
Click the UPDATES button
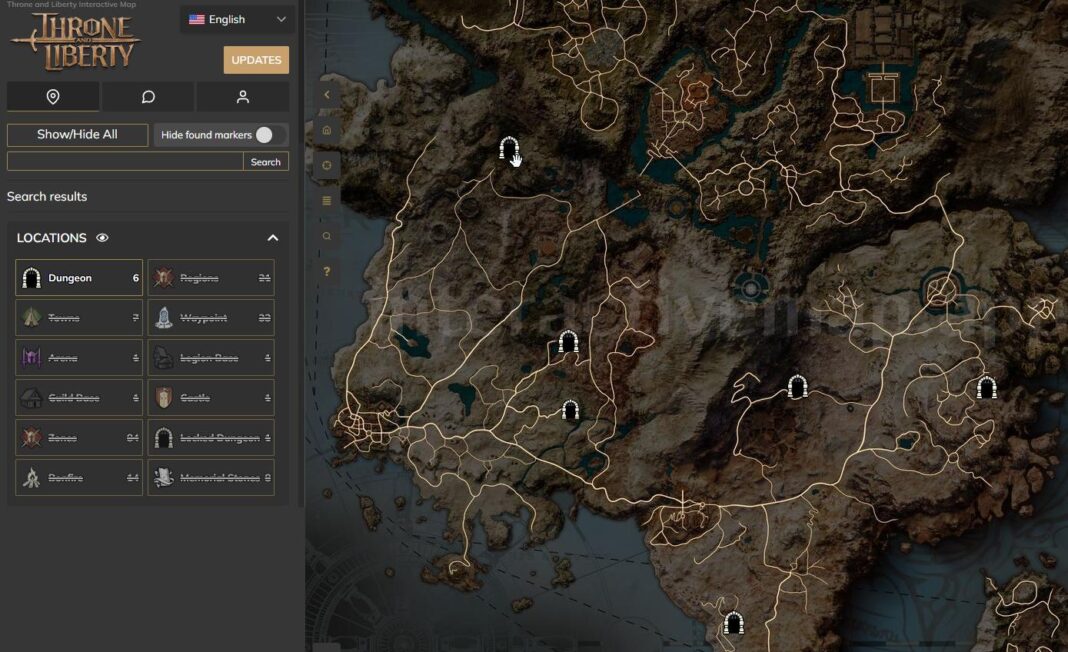coord(256,60)
